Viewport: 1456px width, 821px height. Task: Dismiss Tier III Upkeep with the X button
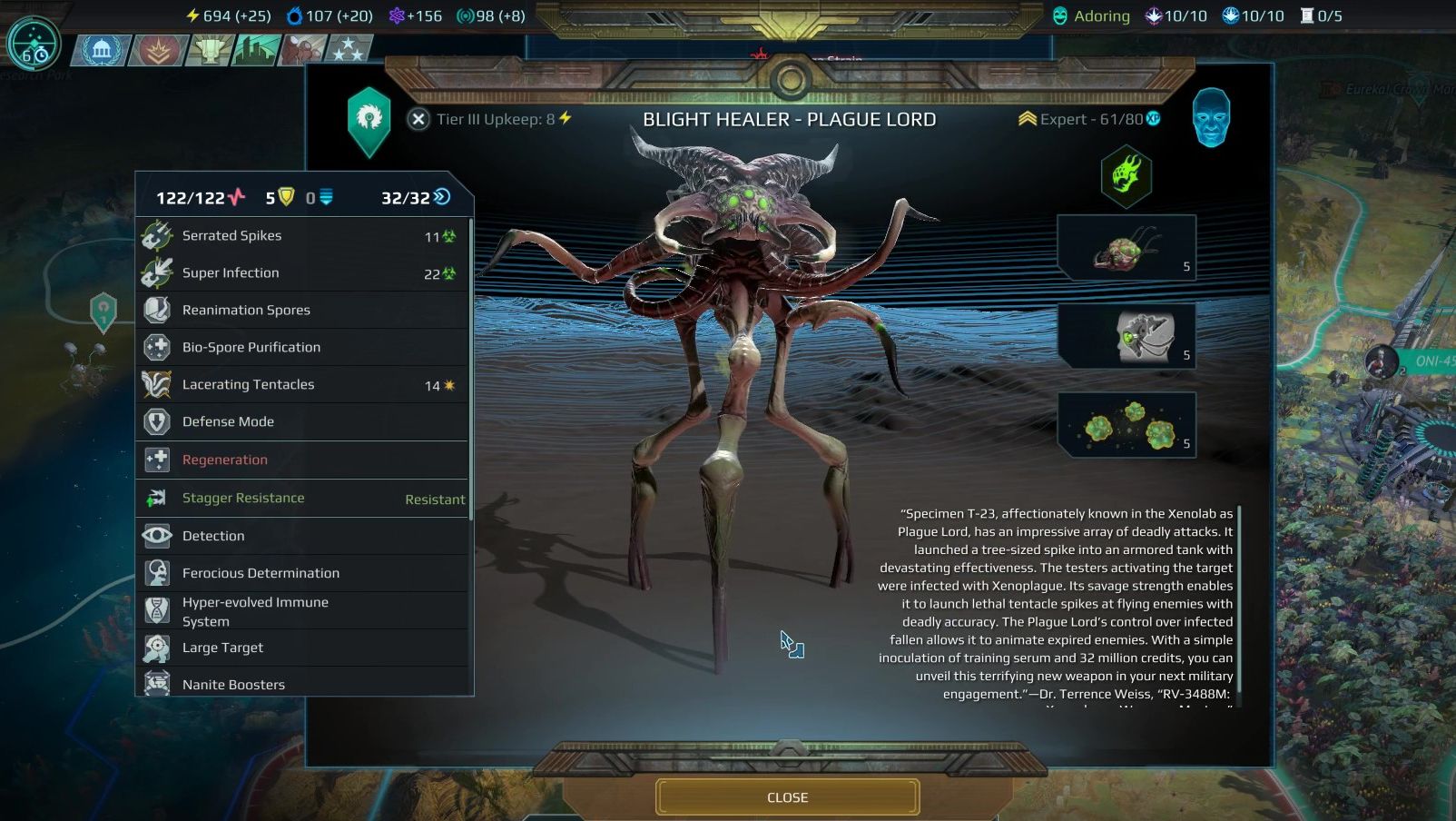(418, 119)
